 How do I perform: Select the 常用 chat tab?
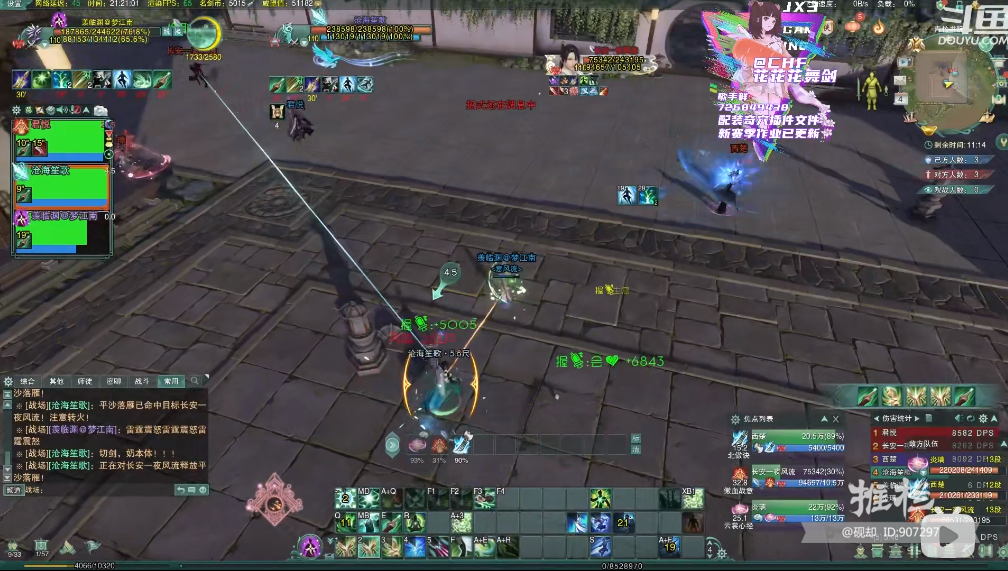pos(172,381)
